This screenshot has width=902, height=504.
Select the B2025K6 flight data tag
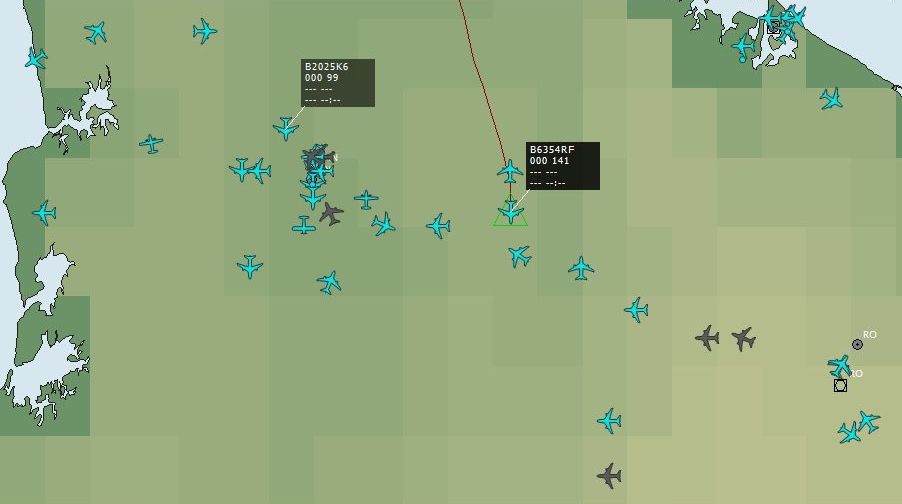pyautogui.click(x=338, y=83)
